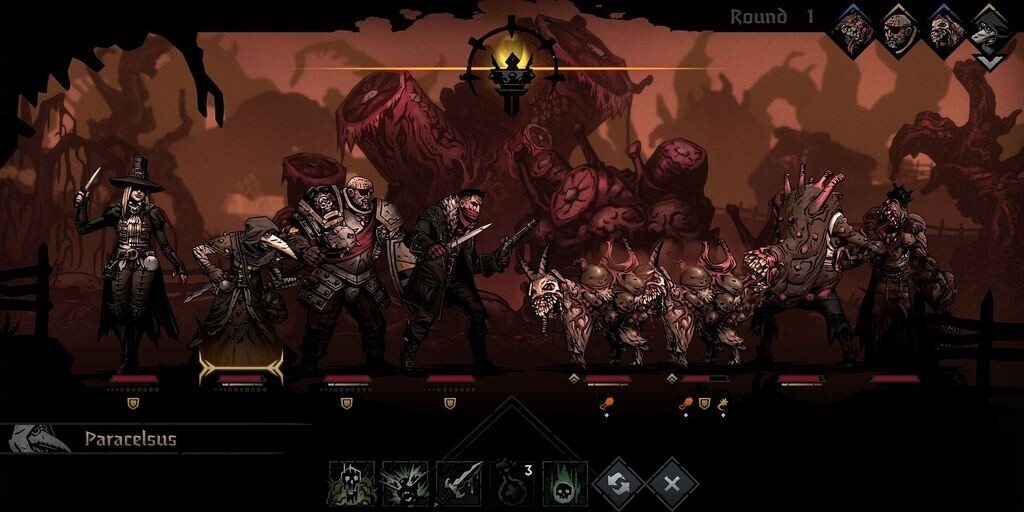Use the exploding grenade skill
Viewport: 1024px width, 512px height.
(x=405, y=483)
